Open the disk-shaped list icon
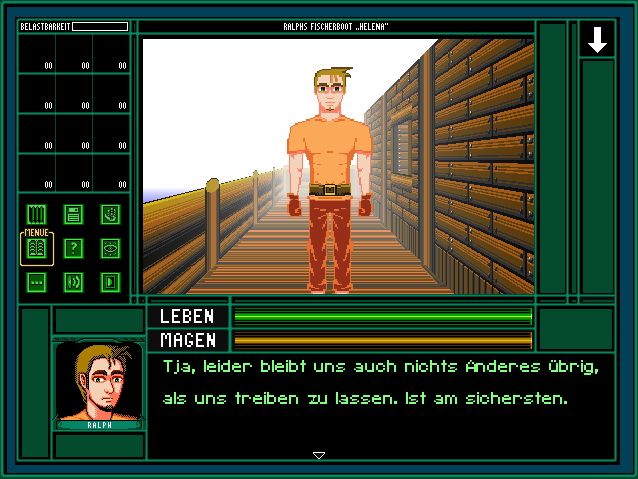 point(73,213)
